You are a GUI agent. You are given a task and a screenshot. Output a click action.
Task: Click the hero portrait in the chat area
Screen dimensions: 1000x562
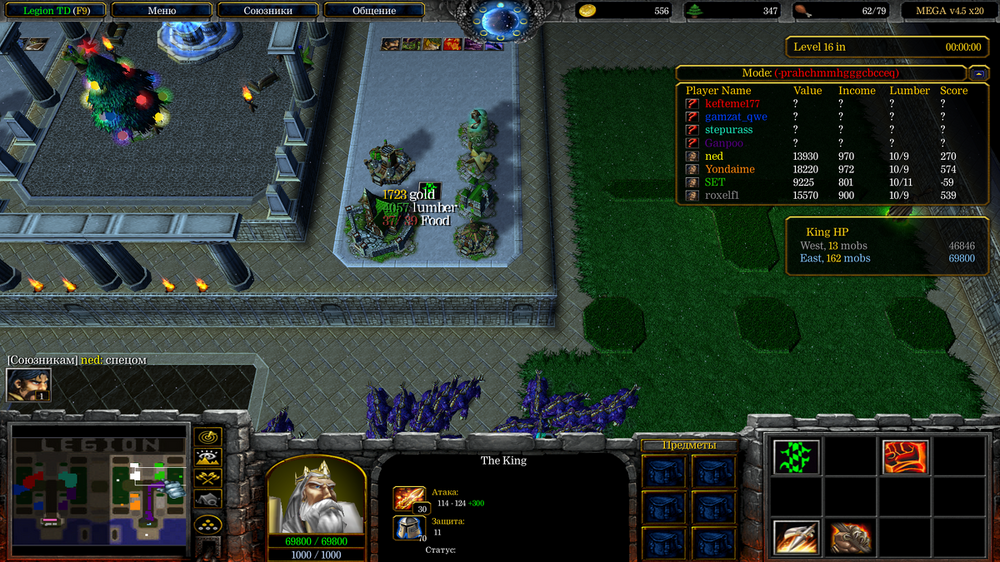pos(28,385)
